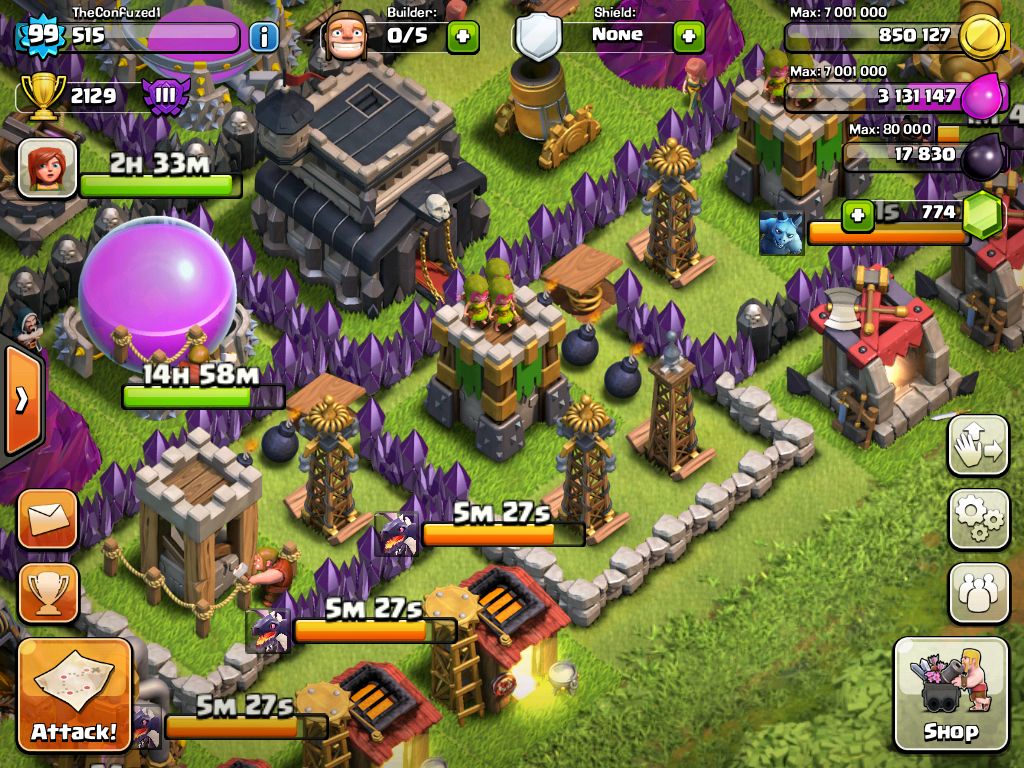Viewport: 1024px width, 768px height.
Task: Open the Settings gears button
Action: pyautogui.click(x=978, y=519)
